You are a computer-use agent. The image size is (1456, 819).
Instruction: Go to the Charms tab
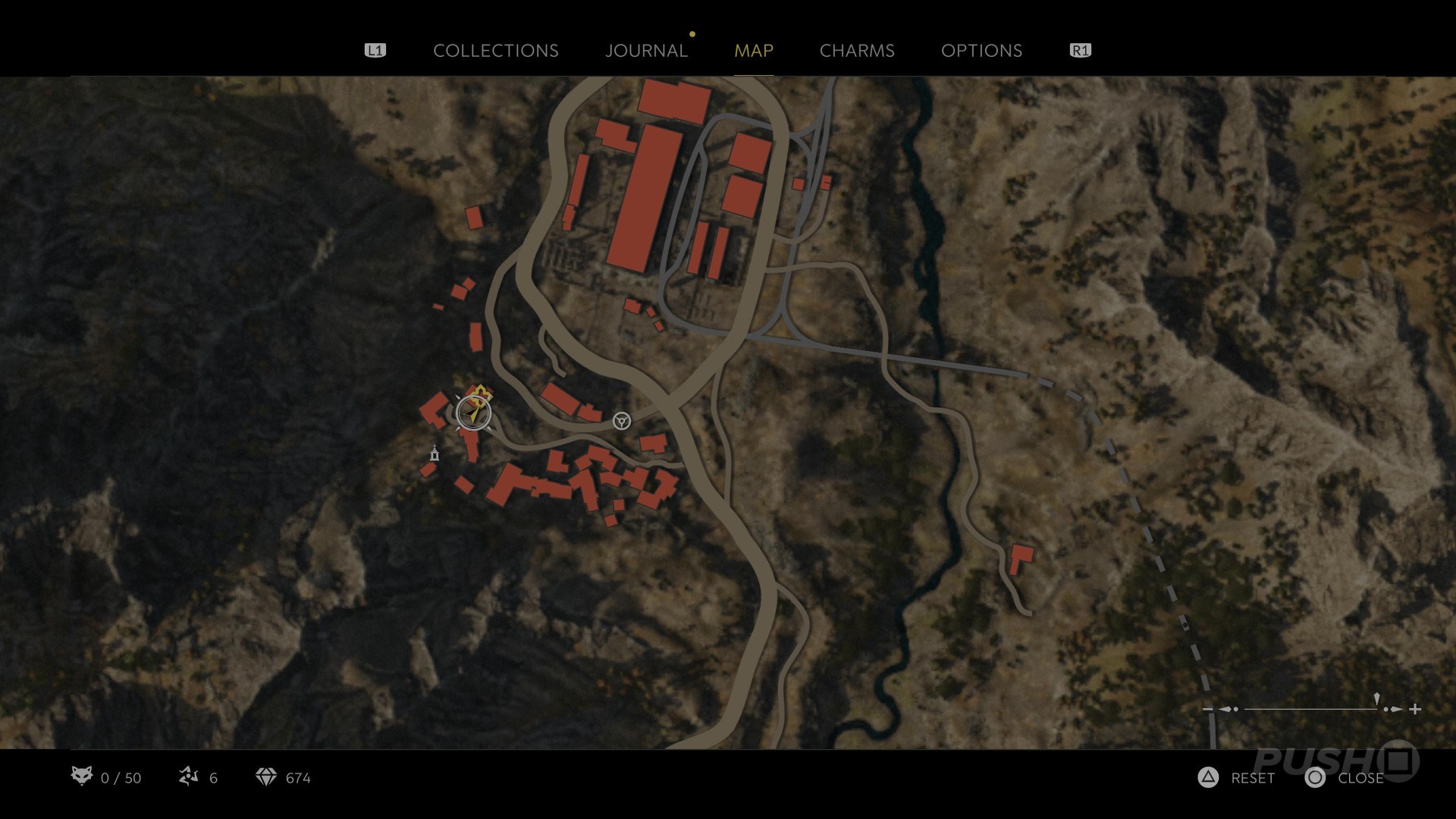[857, 51]
